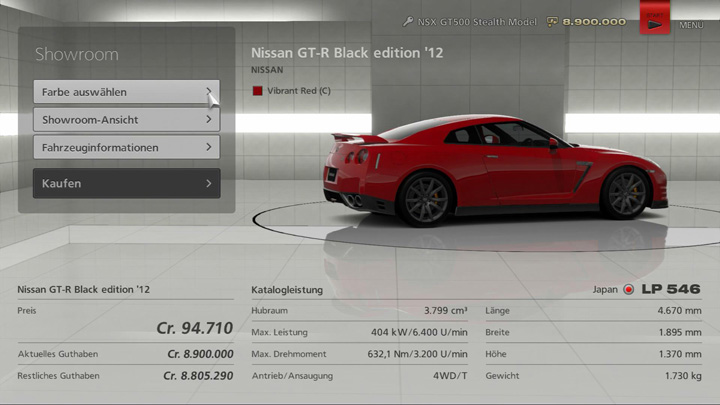Screen dimensions: 720x405
Task: Choose the Vibrant Red color swatch
Action: (x=257, y=91)
